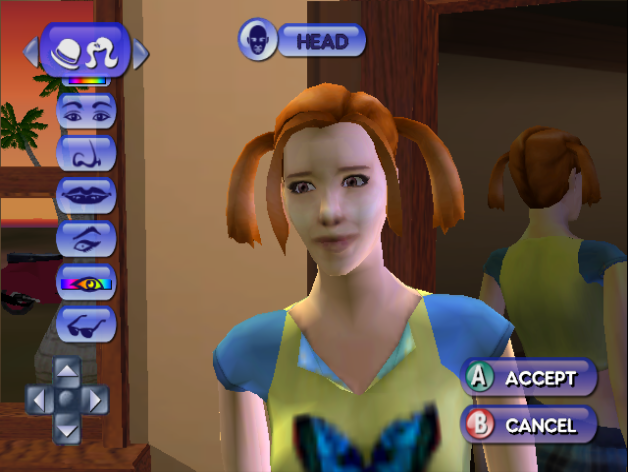Click the right arrow on the directional pad
The height and width of the screenshot is (472, 628).
pos(95,401)
